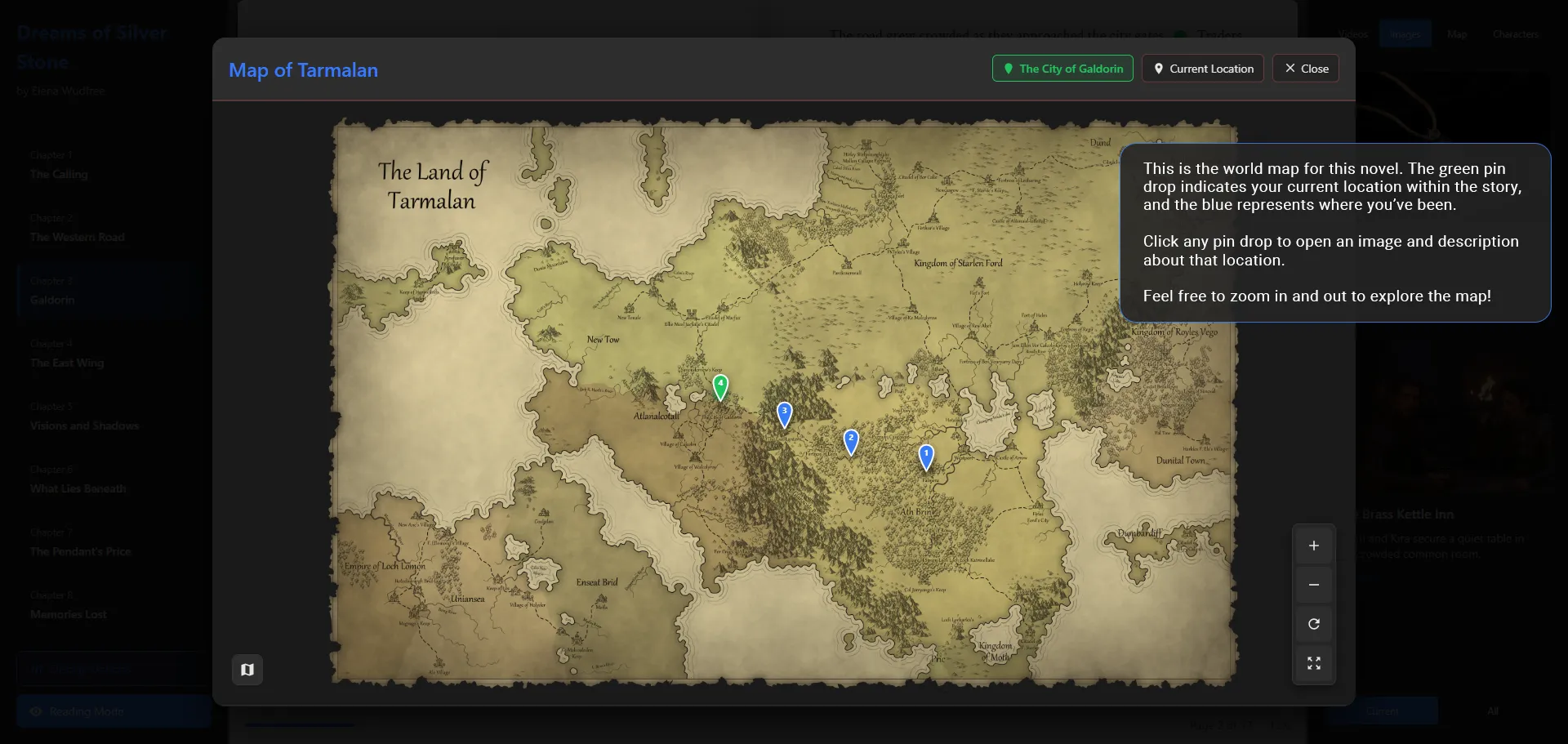Viewport: 1568px width, 744px height.
Task: Close the Map of Tarmalan overlay
Action: click(x=1304, y=69)
